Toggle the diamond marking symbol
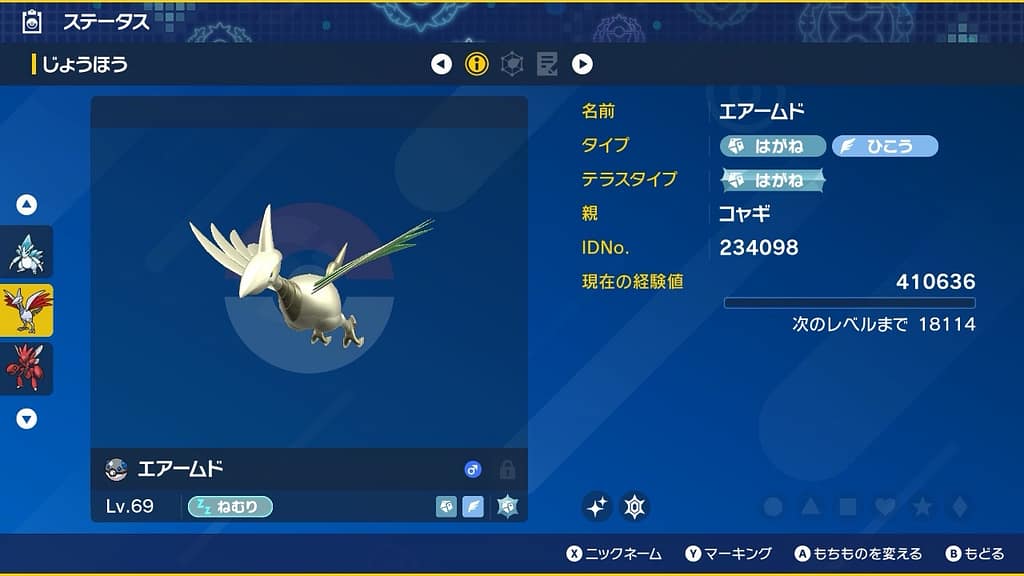The height and width of the screenshot is (576, 1024). (959, 507)
